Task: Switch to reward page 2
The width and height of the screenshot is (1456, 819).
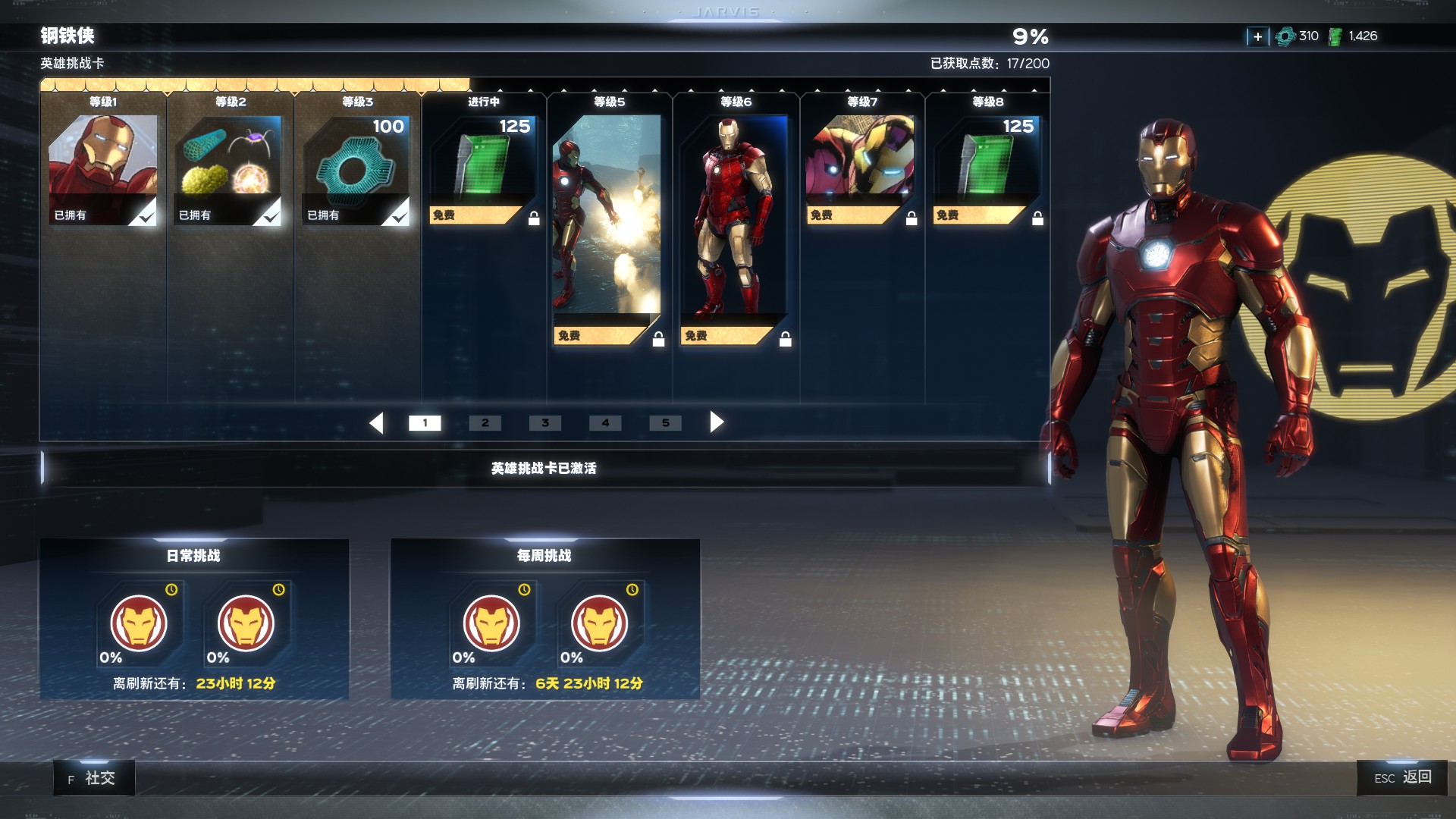Action: click(x=485, y=423)
